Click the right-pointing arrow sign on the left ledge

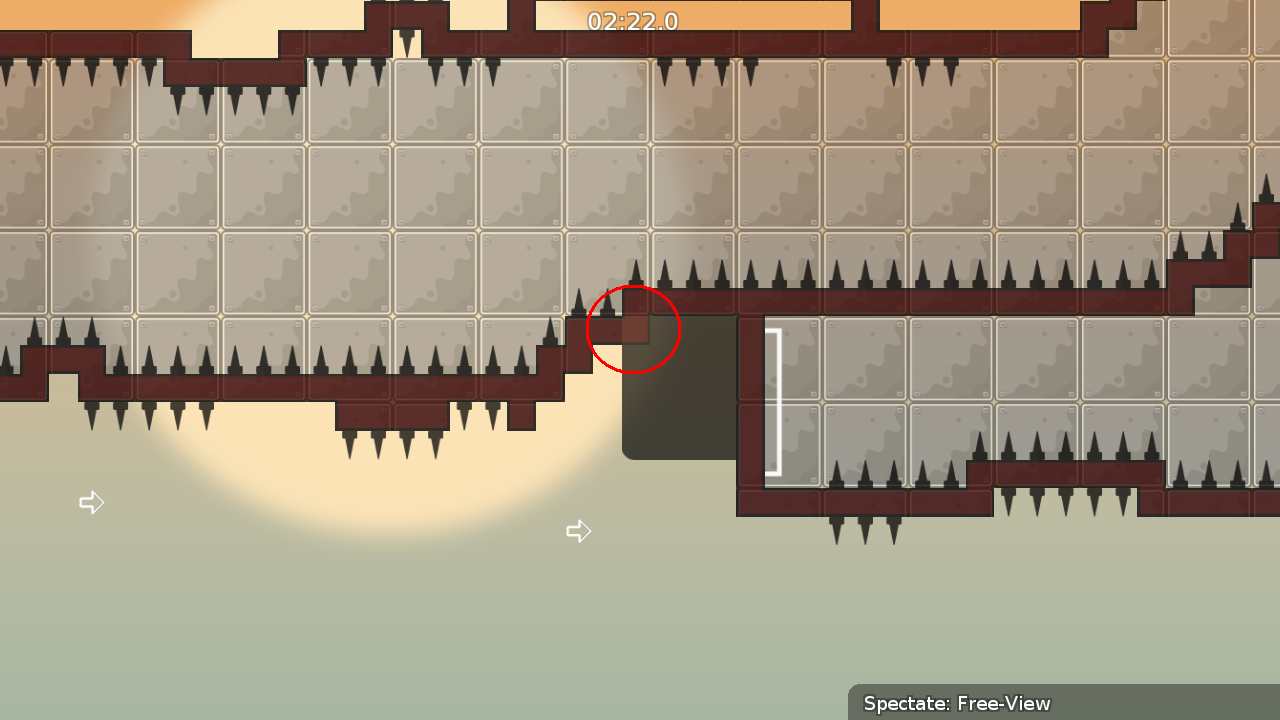[91, 502]
